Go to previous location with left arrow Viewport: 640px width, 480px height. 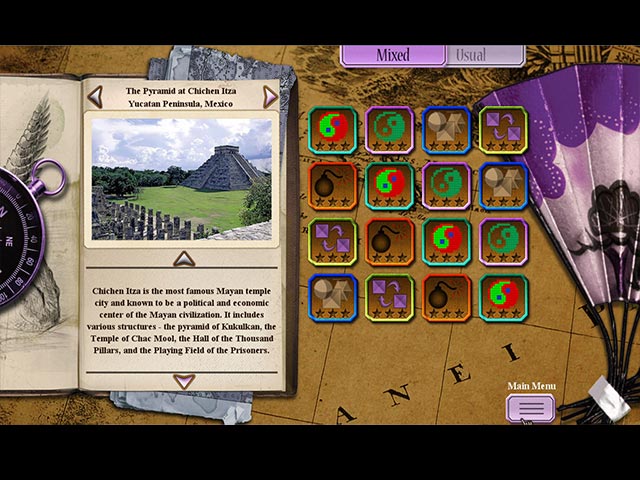click(x=95, y=96)
